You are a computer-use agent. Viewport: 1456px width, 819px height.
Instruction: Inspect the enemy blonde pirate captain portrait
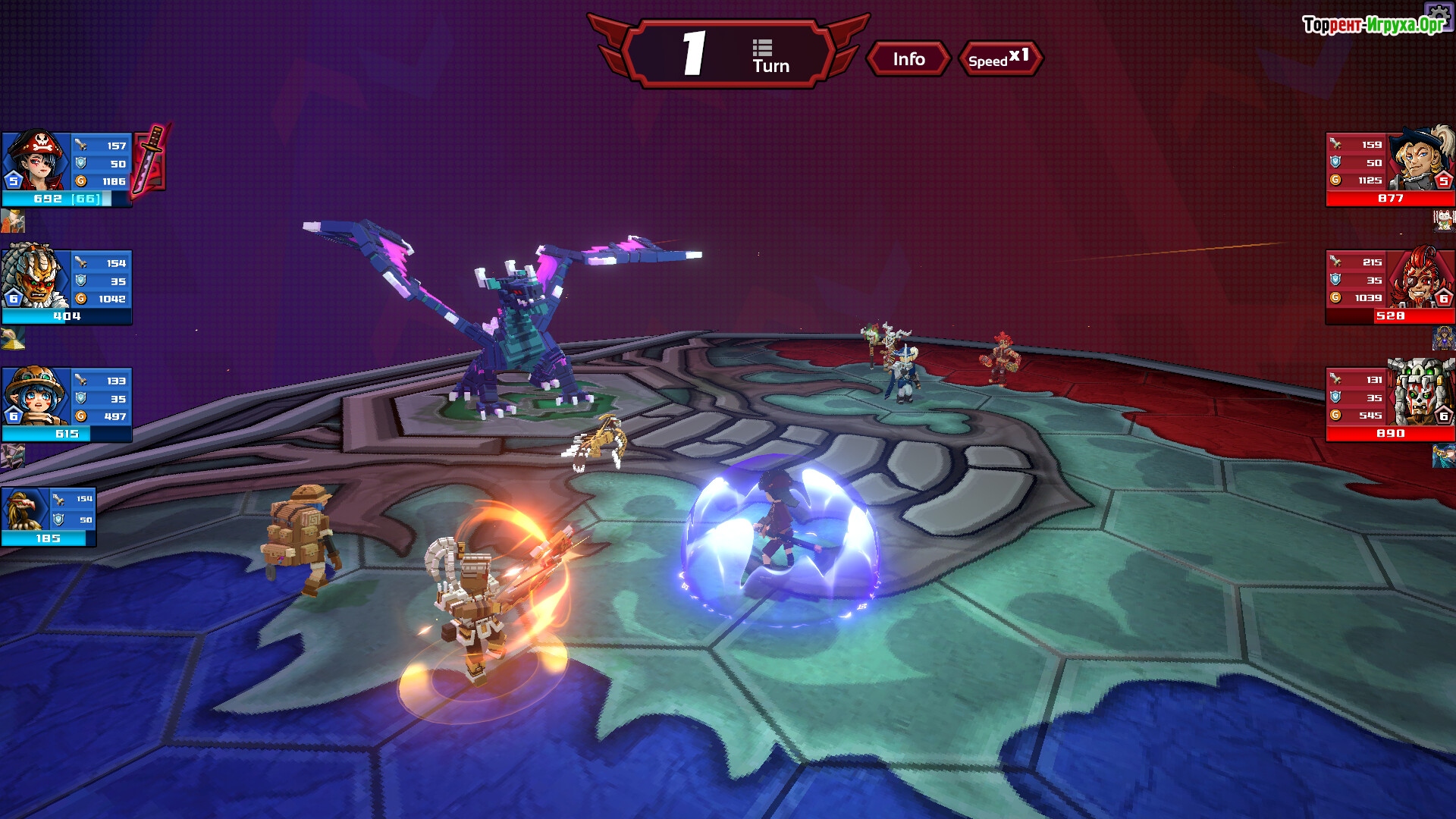pyautogui.click(x=1422, y=160)
